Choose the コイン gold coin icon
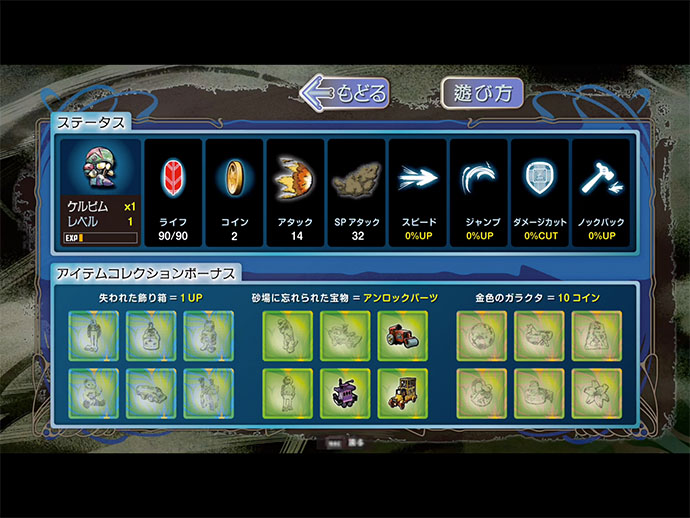This screenshot has height=518, width=690. click(x=235, y=178)
